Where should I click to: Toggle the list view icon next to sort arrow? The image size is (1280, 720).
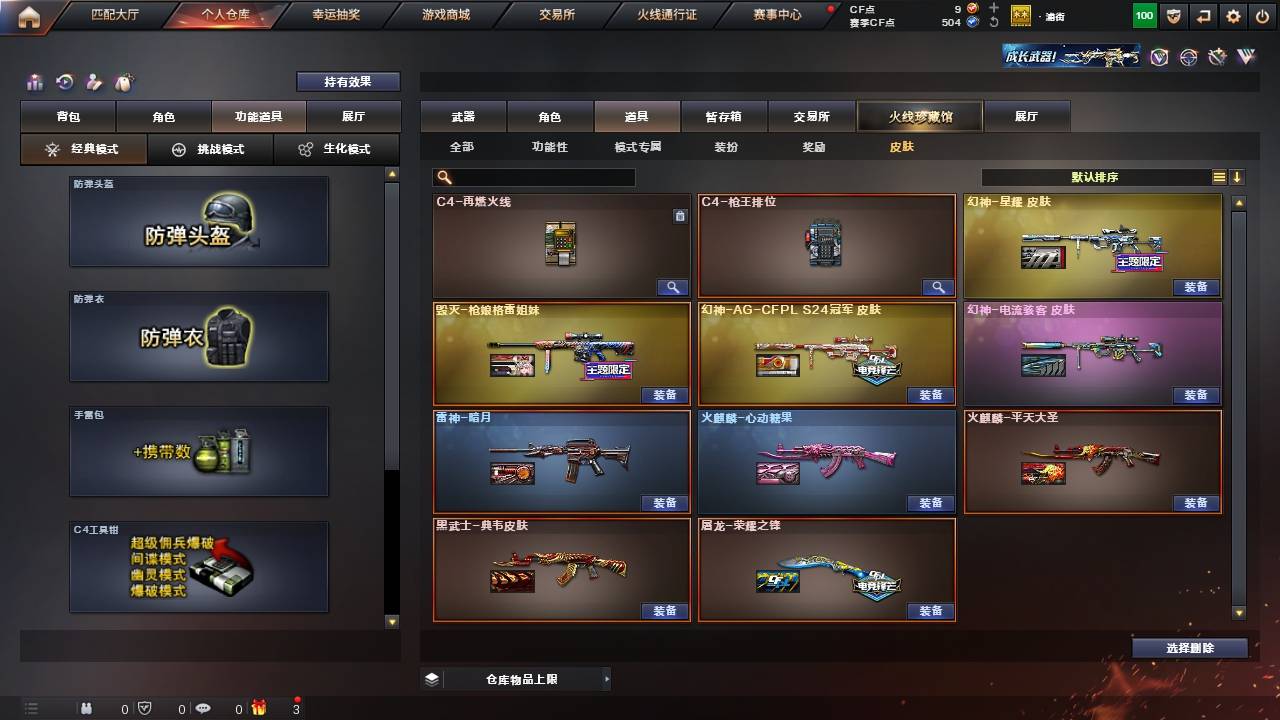click(1219, 176)
